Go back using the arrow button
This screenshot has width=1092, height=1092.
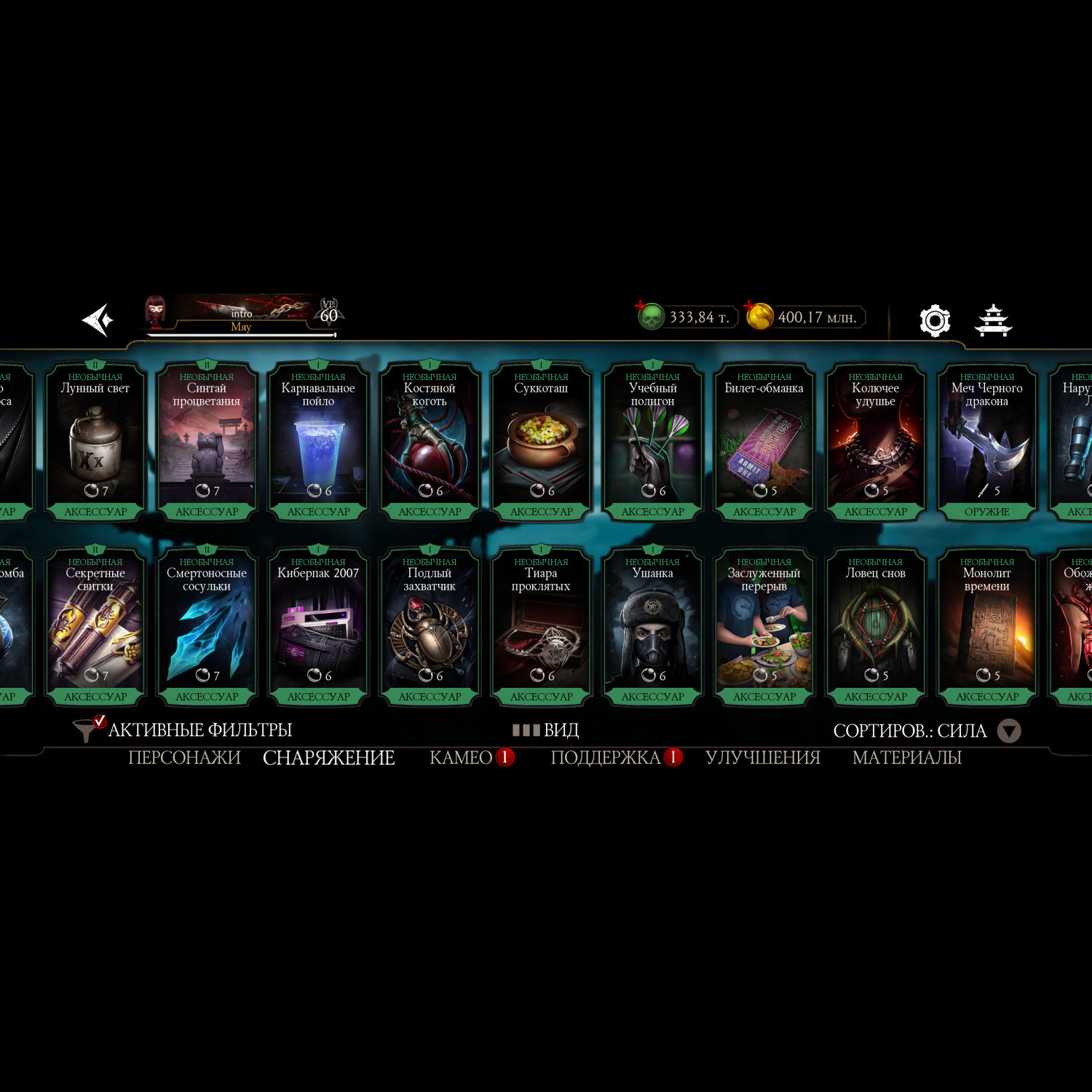pyautogui.click(x=98, y=320)
